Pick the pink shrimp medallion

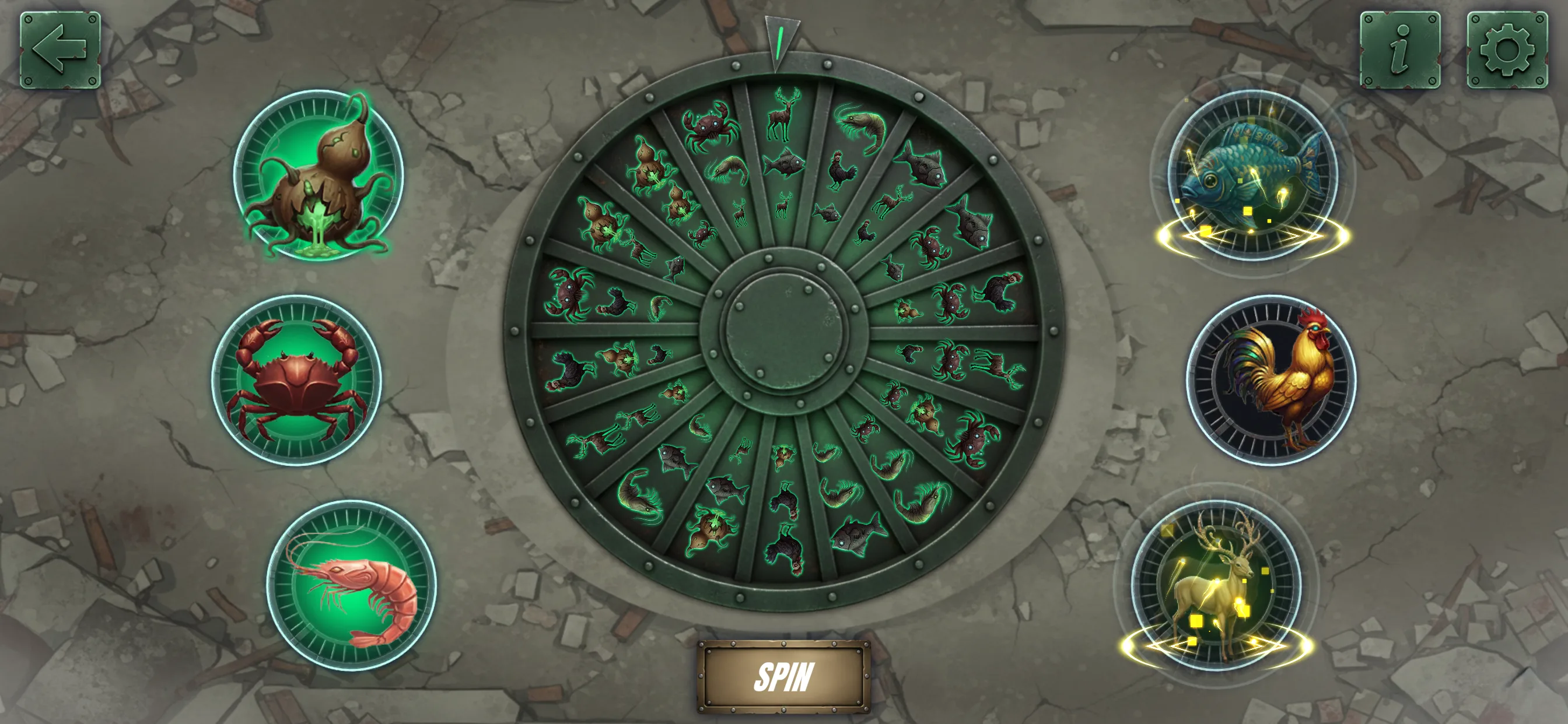[351, 585]
